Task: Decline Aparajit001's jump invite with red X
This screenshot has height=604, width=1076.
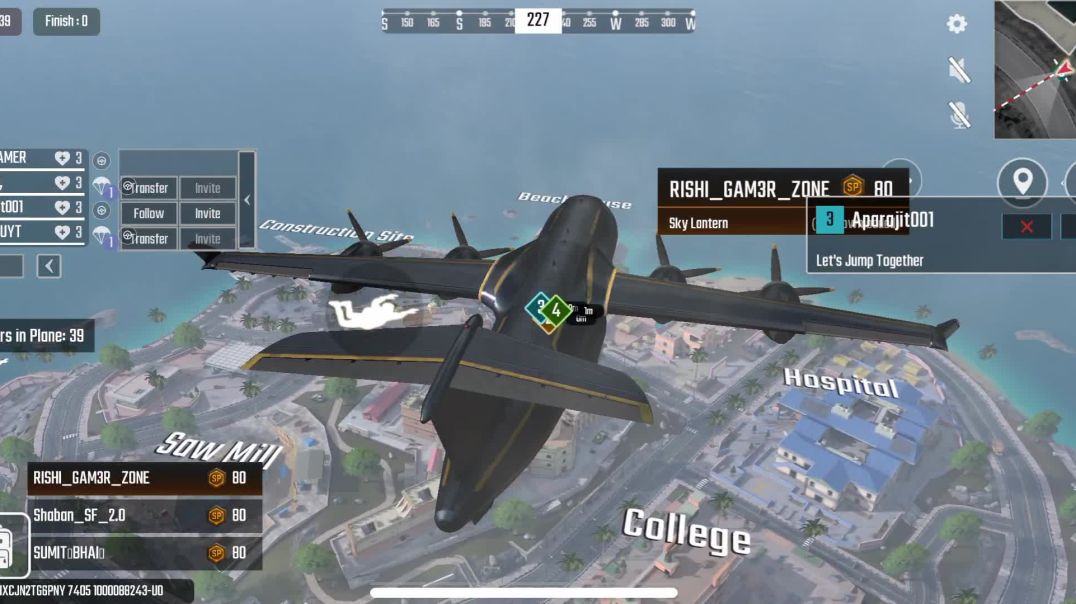Action: click(x=1026, y=227)
